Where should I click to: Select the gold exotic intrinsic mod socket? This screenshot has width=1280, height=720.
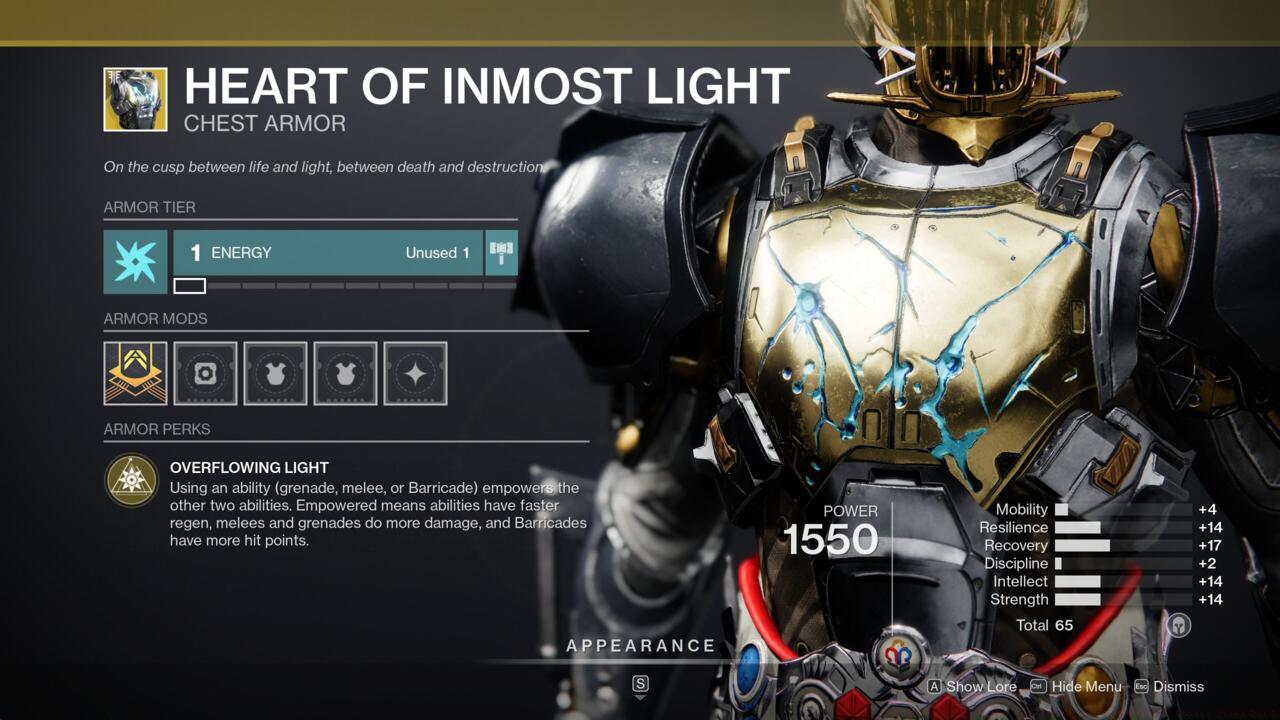[x=134, y=372]
